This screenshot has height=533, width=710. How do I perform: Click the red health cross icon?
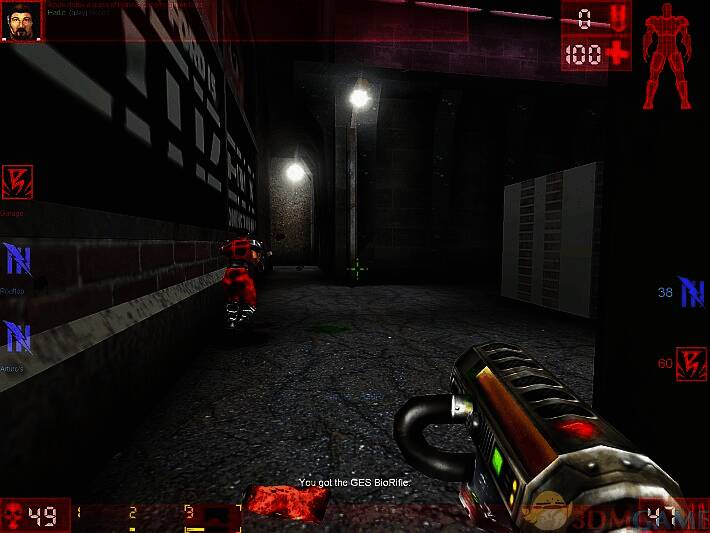(617, 53)
